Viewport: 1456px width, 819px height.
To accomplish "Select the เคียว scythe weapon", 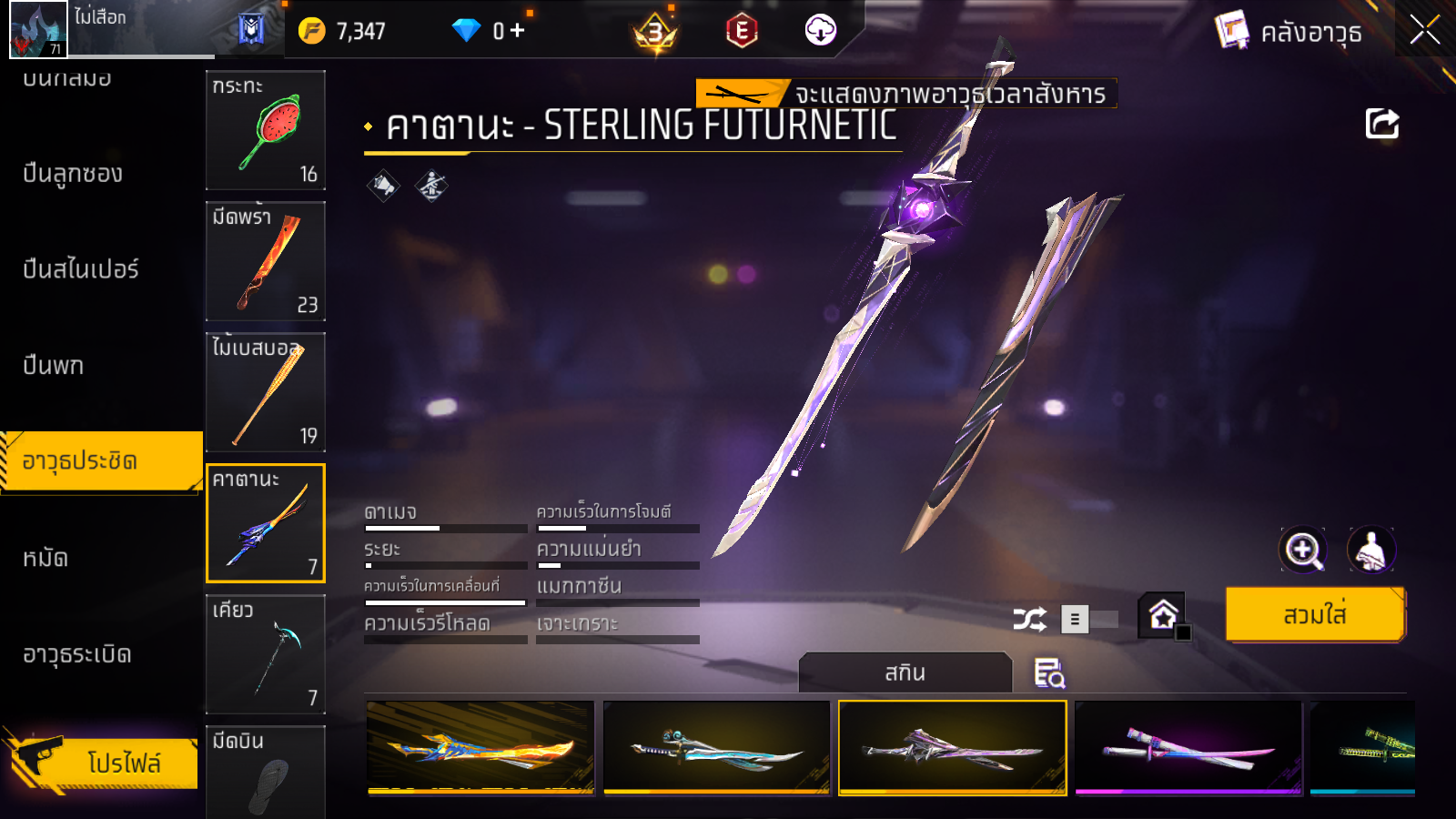I will pos(265,654).
